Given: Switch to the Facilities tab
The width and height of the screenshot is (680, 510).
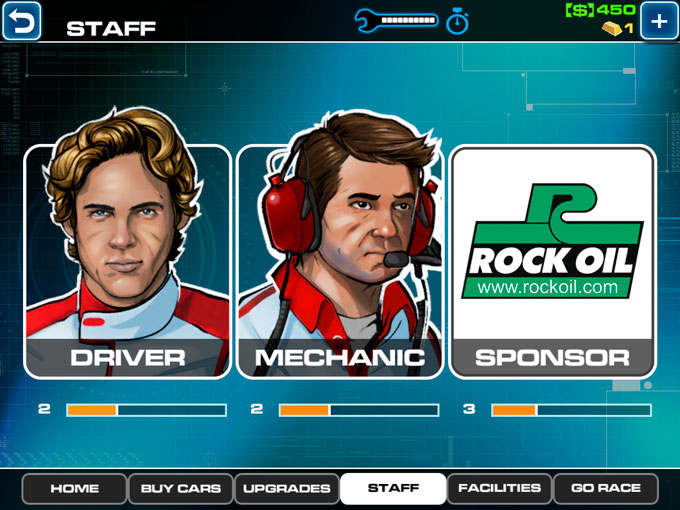Looking at the screenshot, I should pyautogui.click(x=499, y=489).
